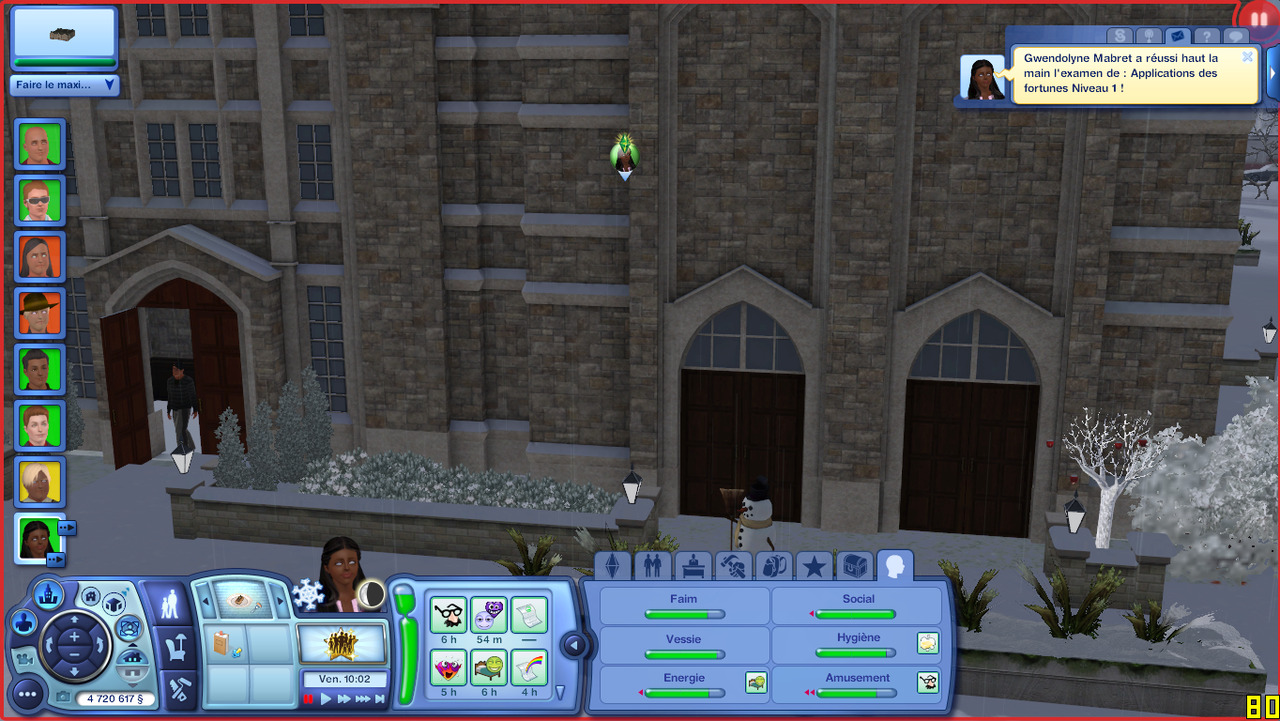Open the celebrity star status panel
This screenshot has width=1280, height=721.
click(x=342, y=642)
